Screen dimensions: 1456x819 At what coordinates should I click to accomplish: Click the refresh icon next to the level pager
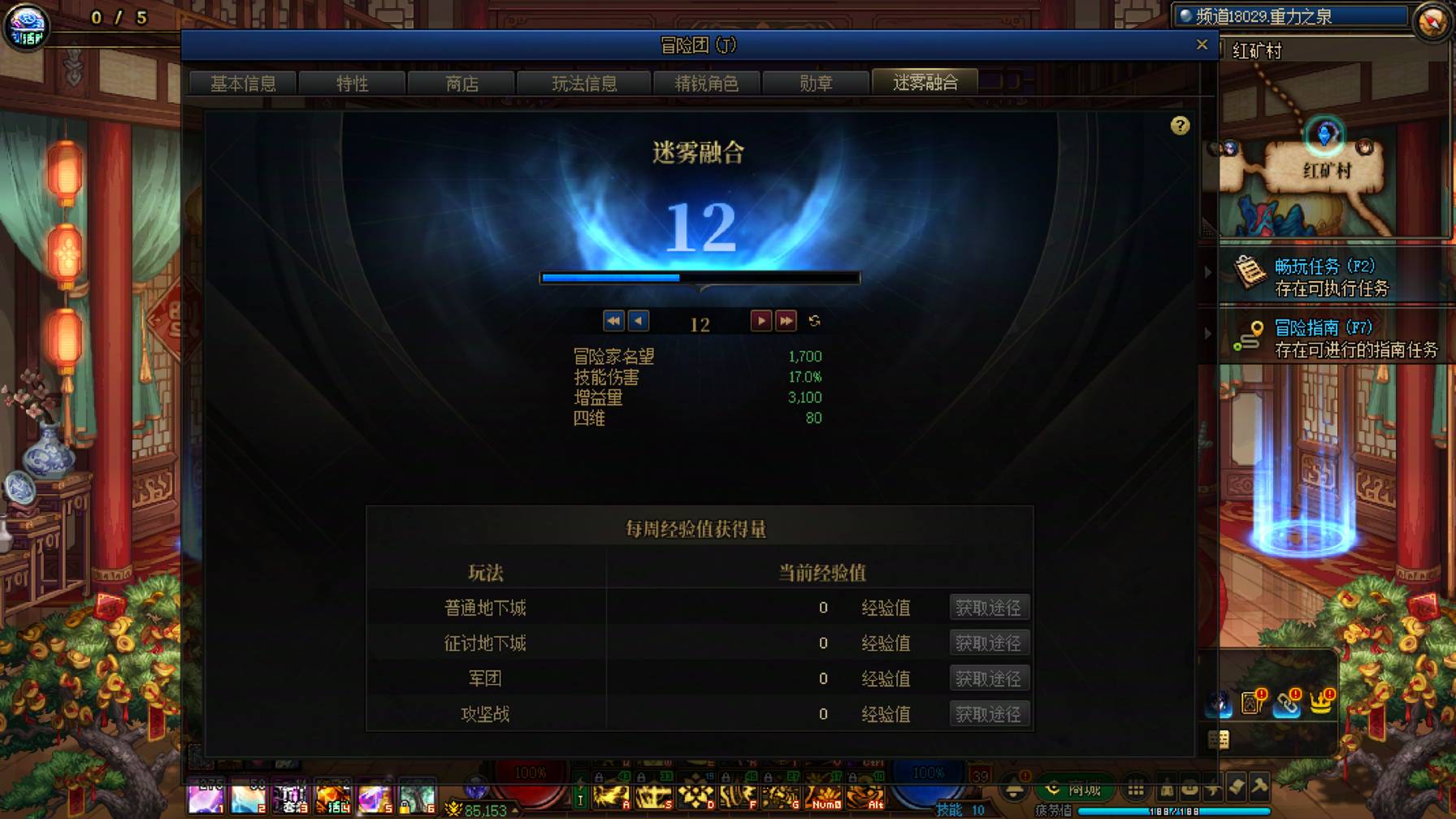tap(813, 321)
